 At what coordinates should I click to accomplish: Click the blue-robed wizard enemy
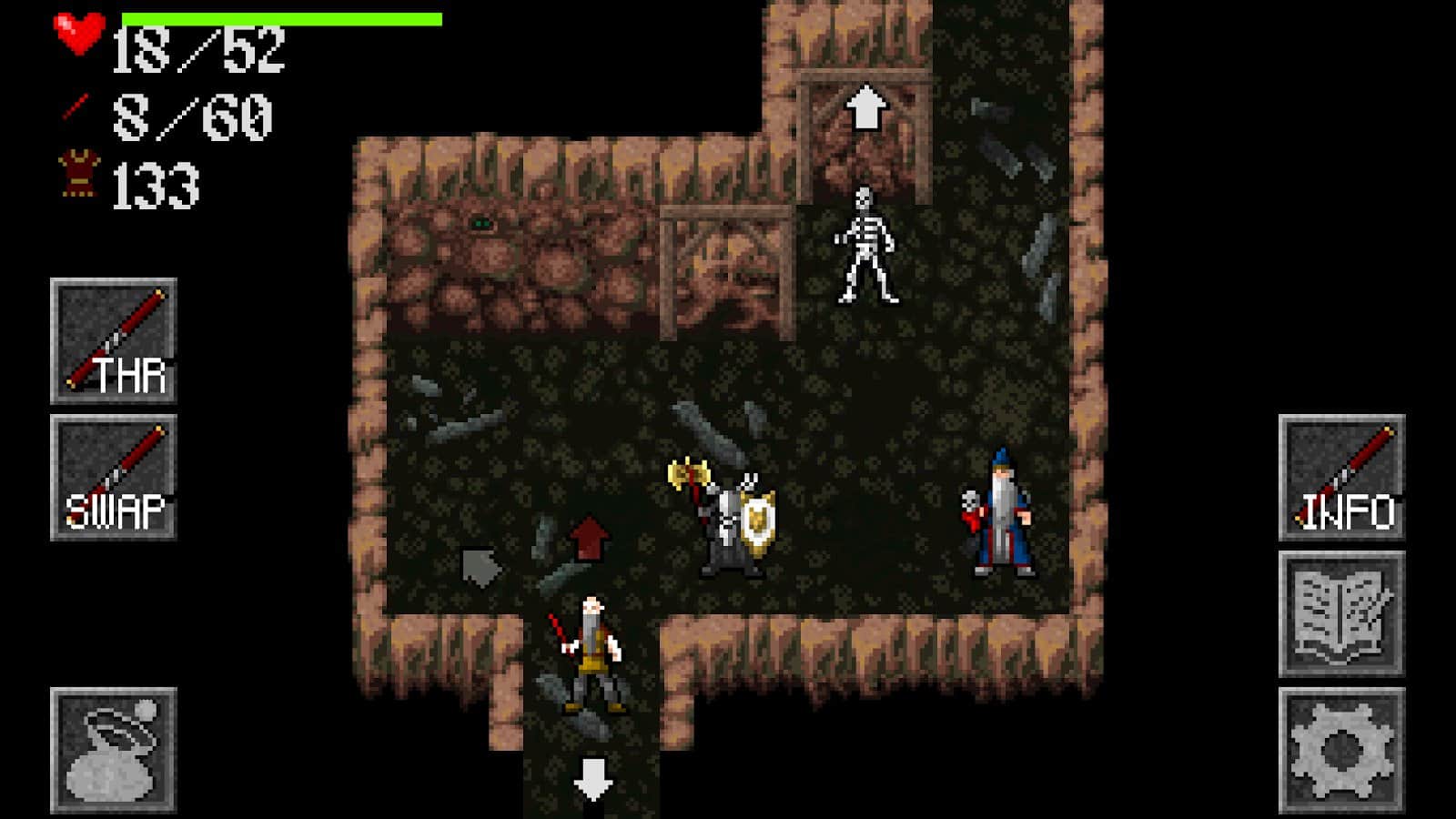(x=1001, y=514)
